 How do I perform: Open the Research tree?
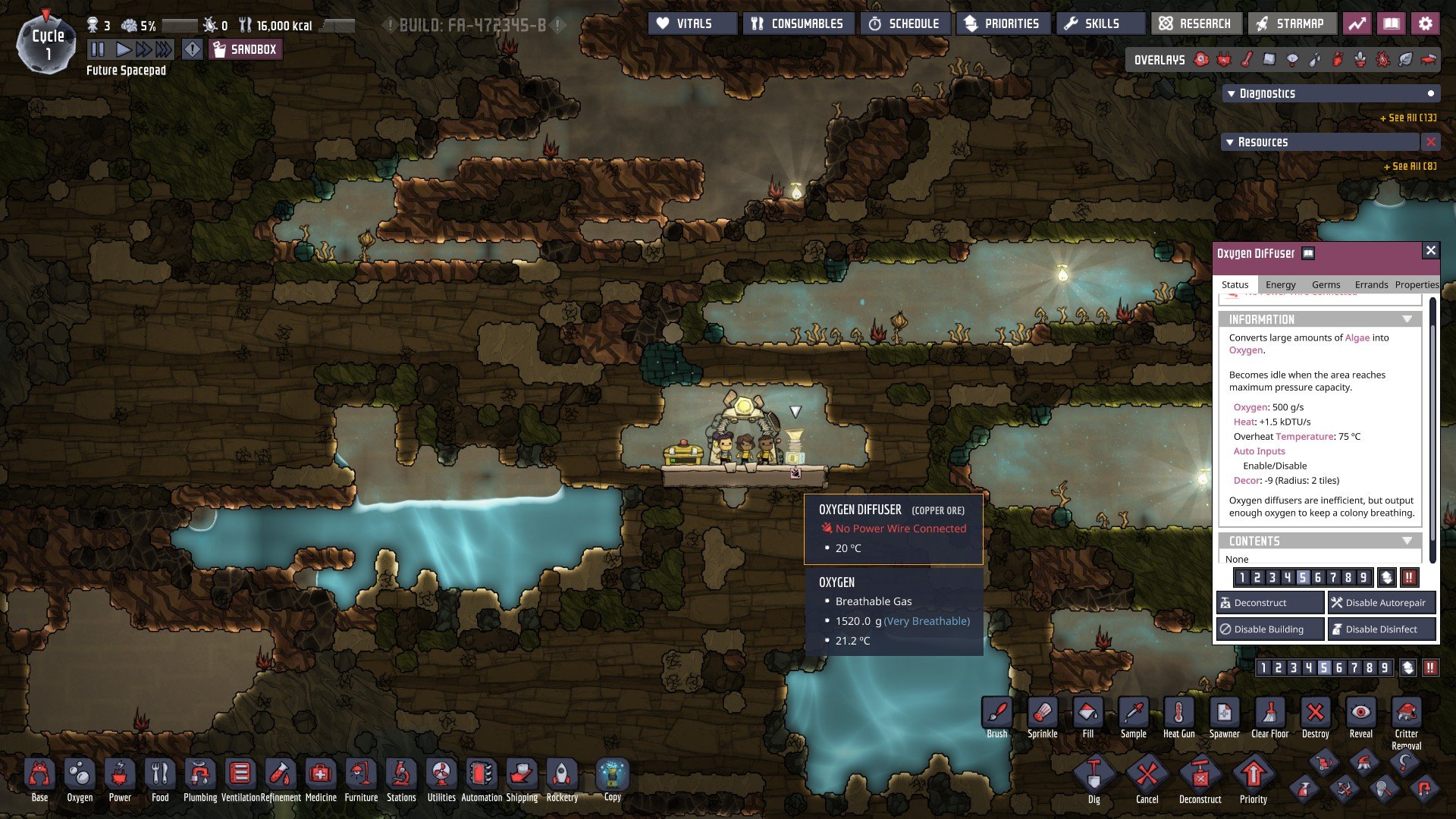point(1196,24)
